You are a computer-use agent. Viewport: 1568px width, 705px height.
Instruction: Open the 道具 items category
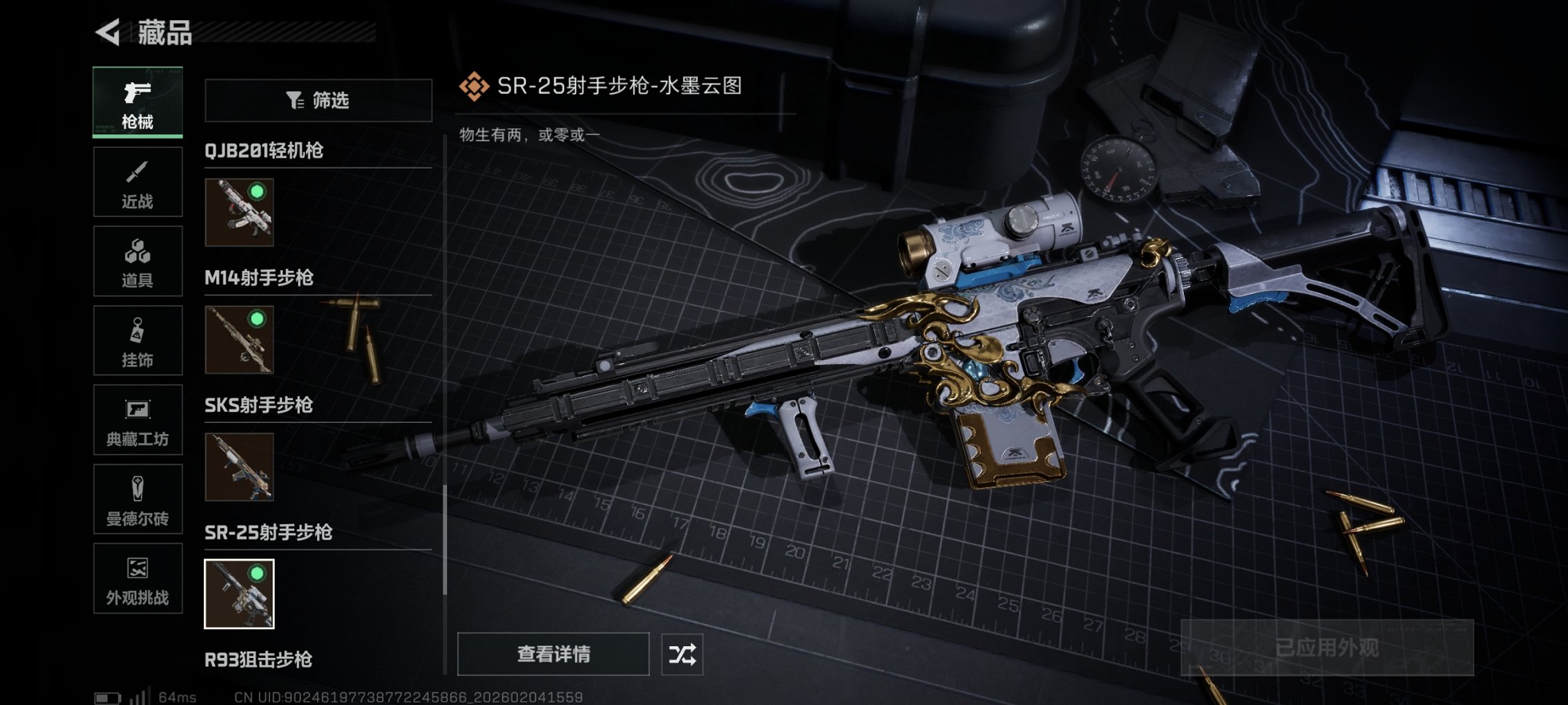[x=137, y=261]
